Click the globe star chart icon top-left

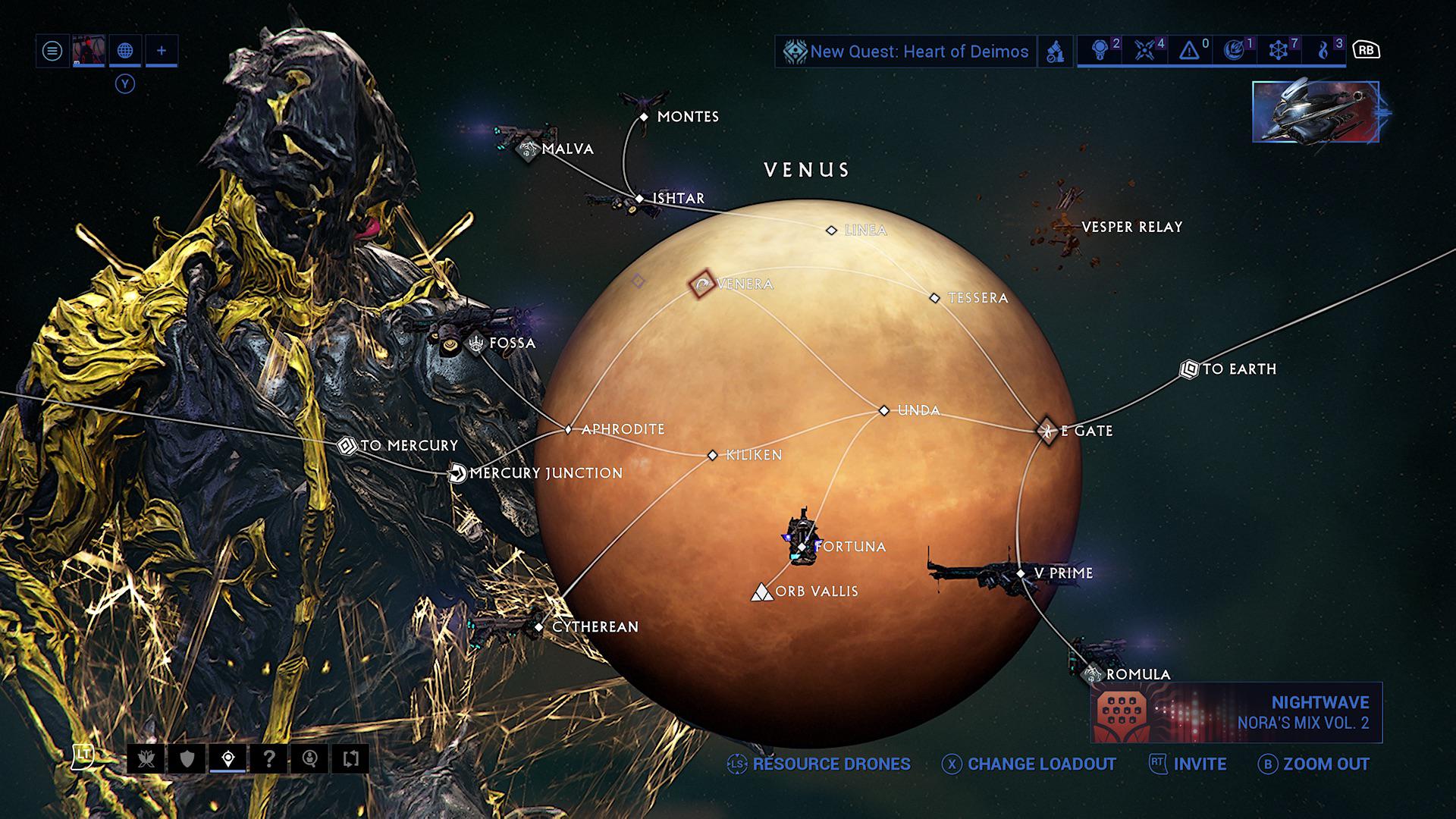tap(126, 52)
